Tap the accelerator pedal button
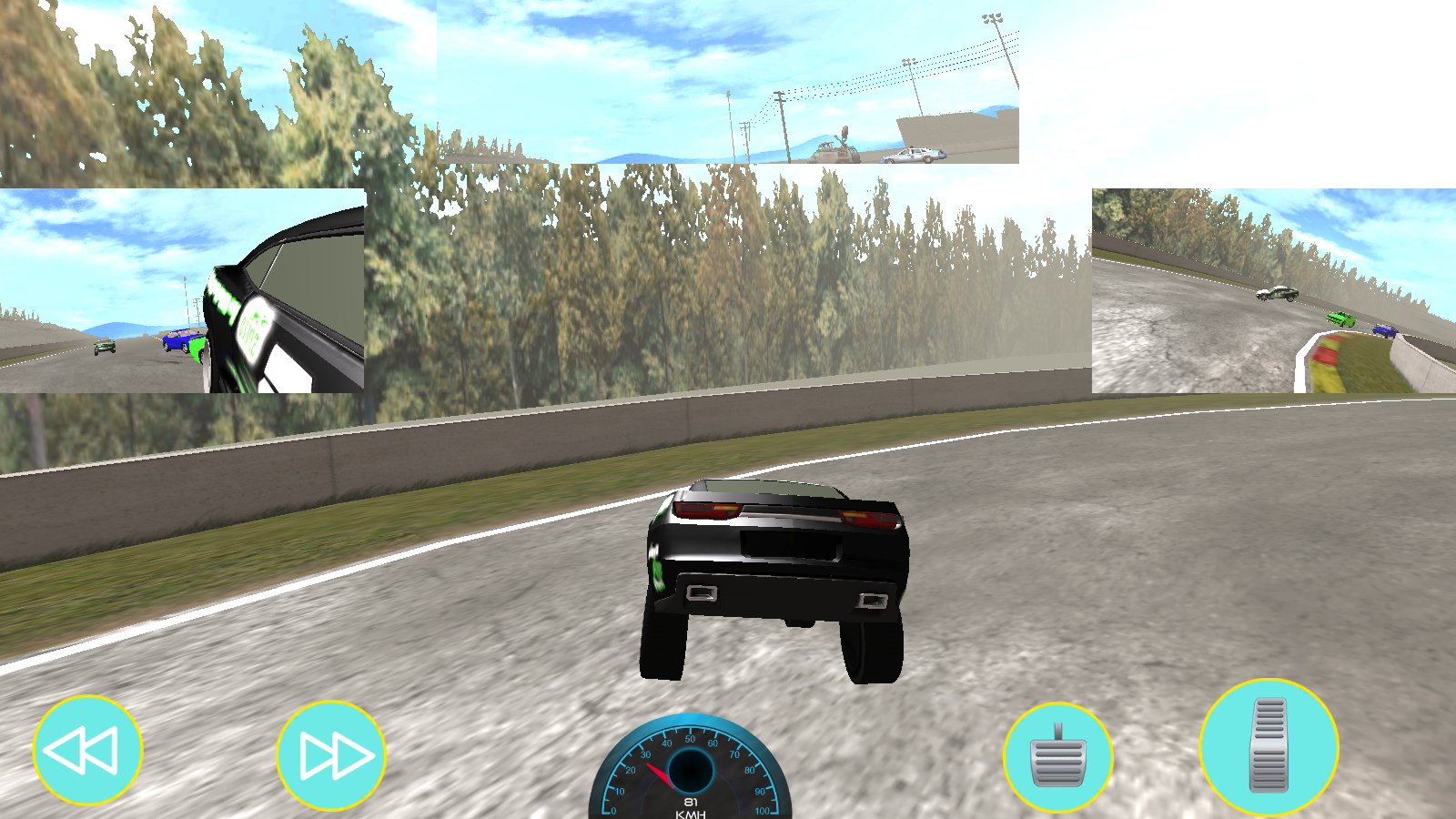Image resolution: width=1456 pixels, height=819 pixels. [x=1269, y=746]
